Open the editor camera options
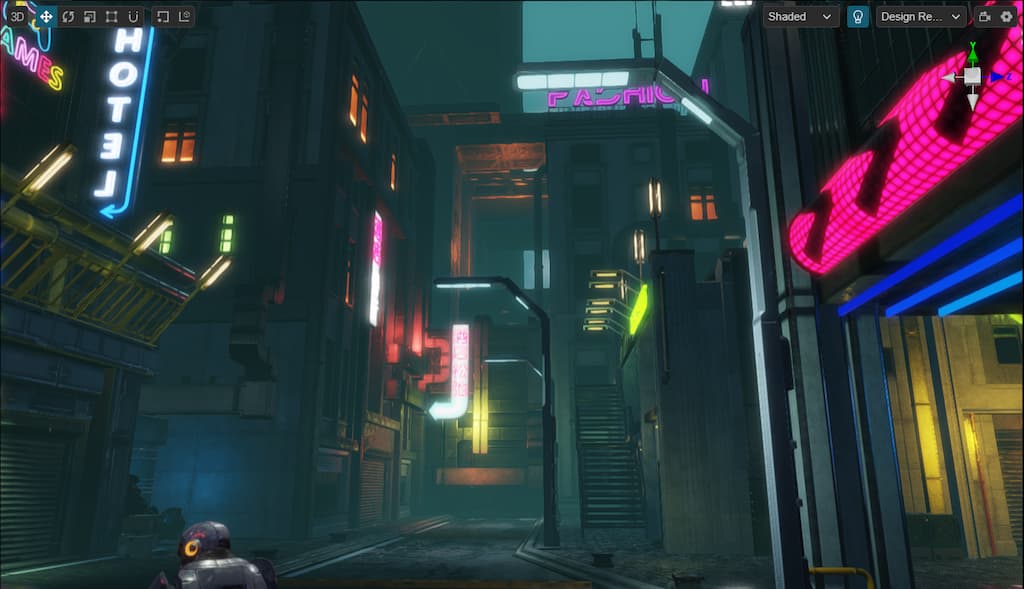This screenshot has height=589, width=1024. click(x=984, y=16)
